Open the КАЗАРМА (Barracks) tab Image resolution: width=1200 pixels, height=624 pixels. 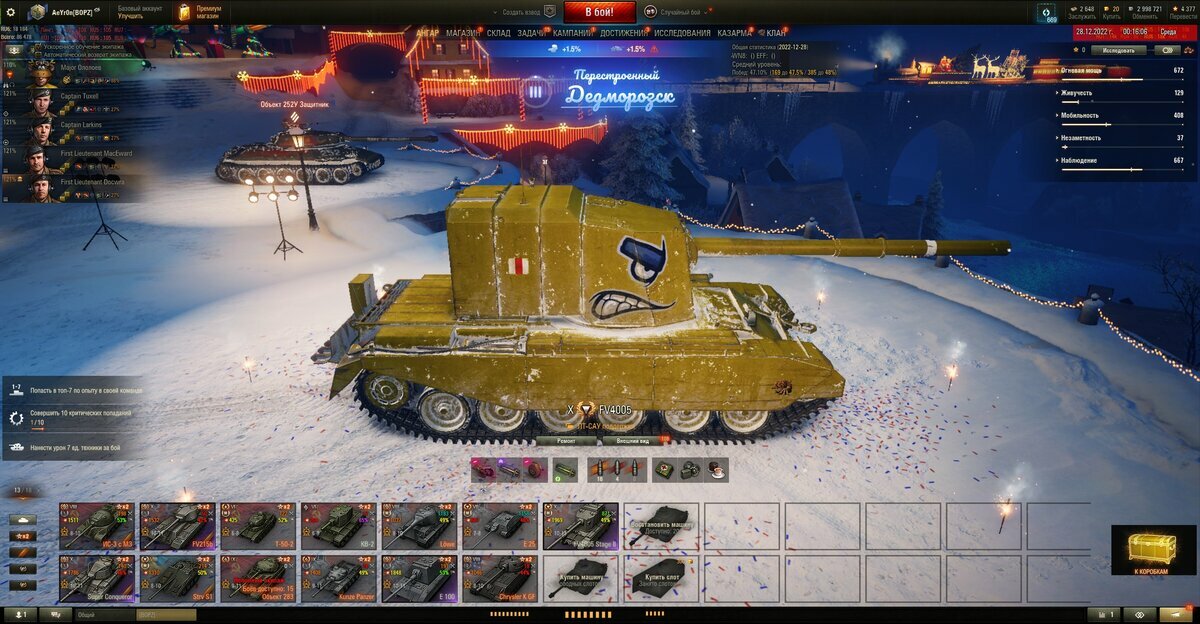click(735, 33)
